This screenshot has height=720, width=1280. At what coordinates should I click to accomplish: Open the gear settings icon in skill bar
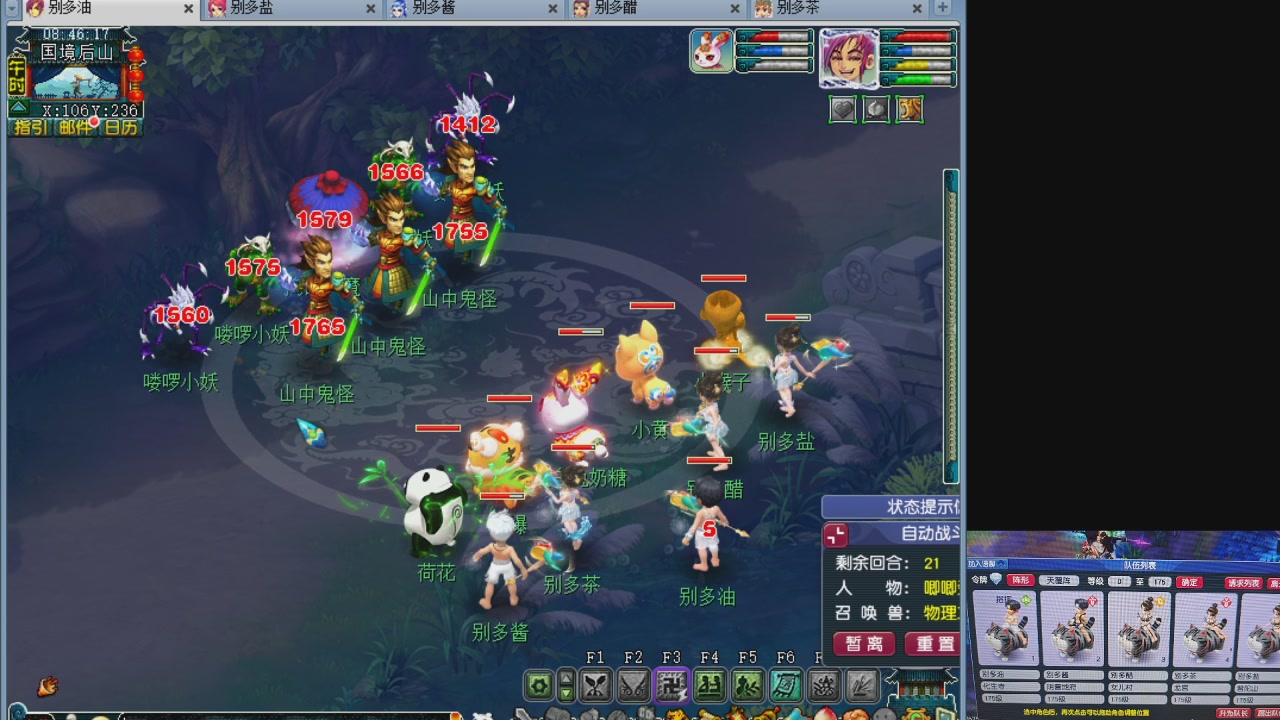[x=539, y=685]
